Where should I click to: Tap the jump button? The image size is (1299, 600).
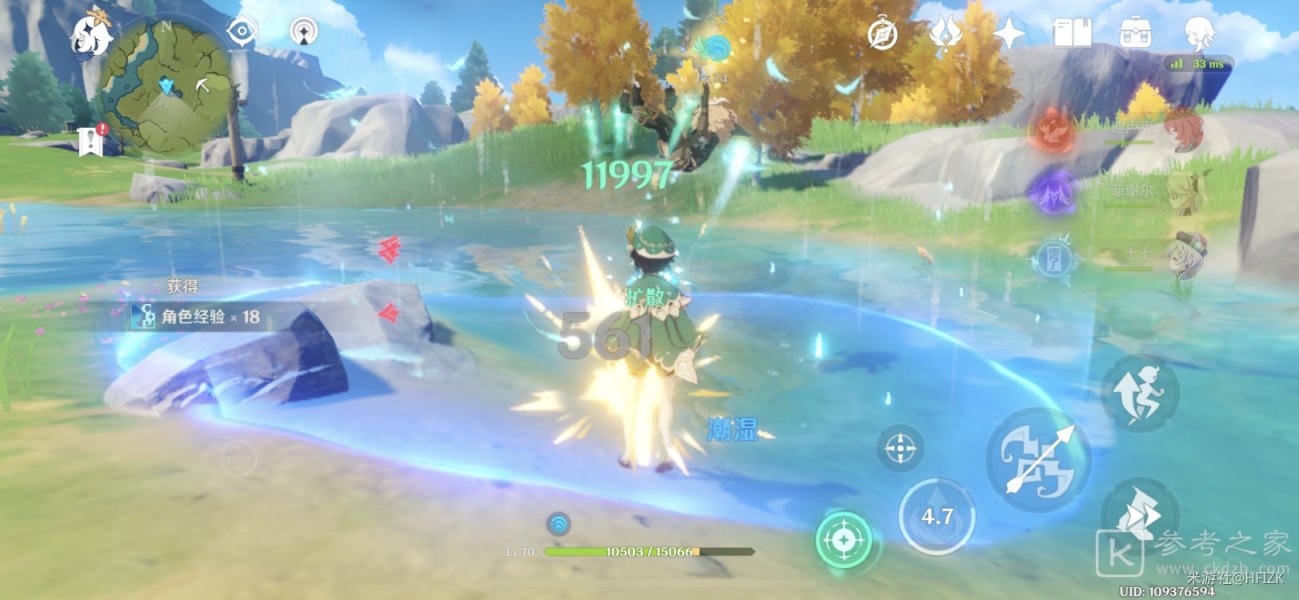coord(1139,394)
